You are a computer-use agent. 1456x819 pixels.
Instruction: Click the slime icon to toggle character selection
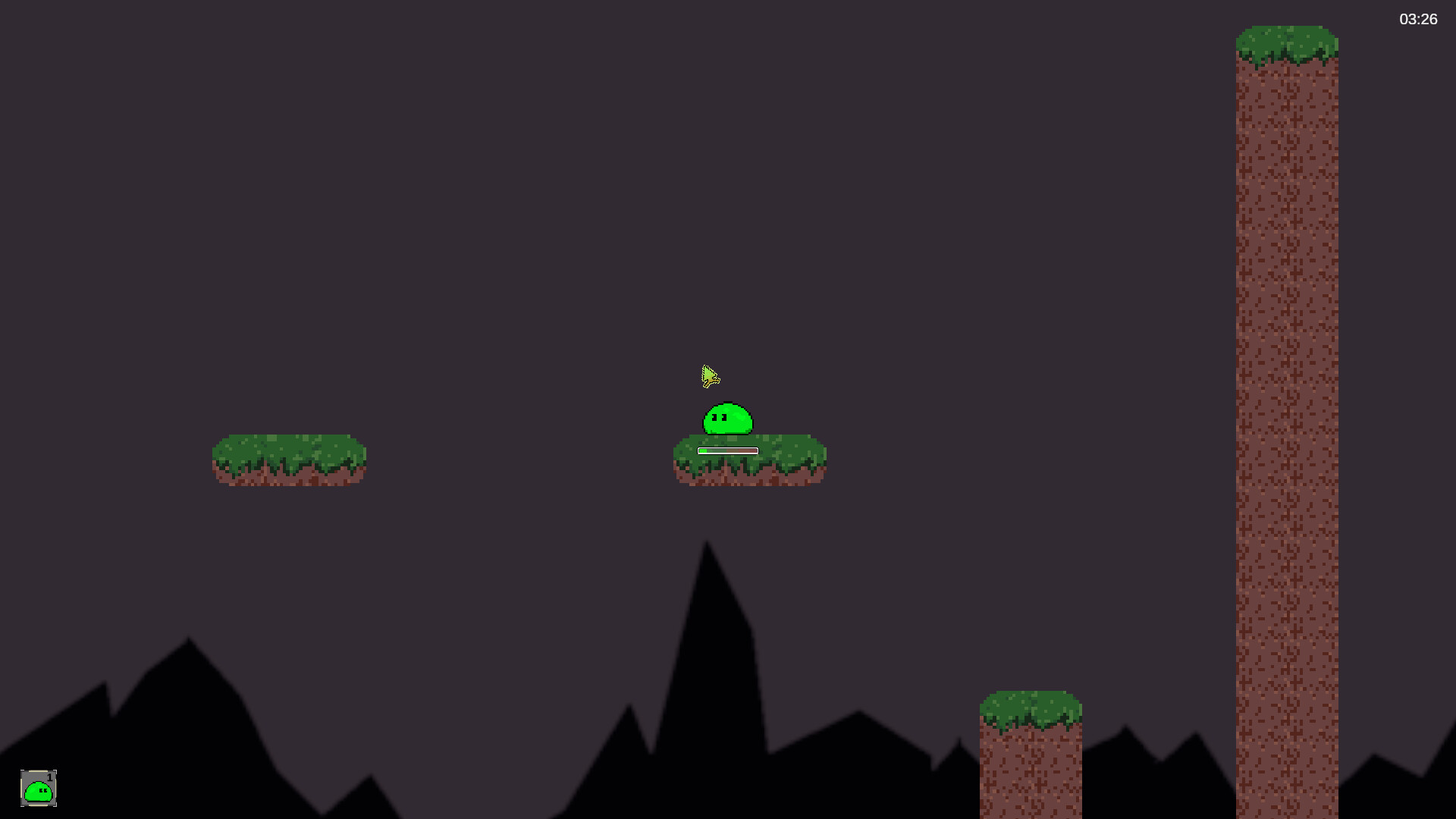coord(39,790)
